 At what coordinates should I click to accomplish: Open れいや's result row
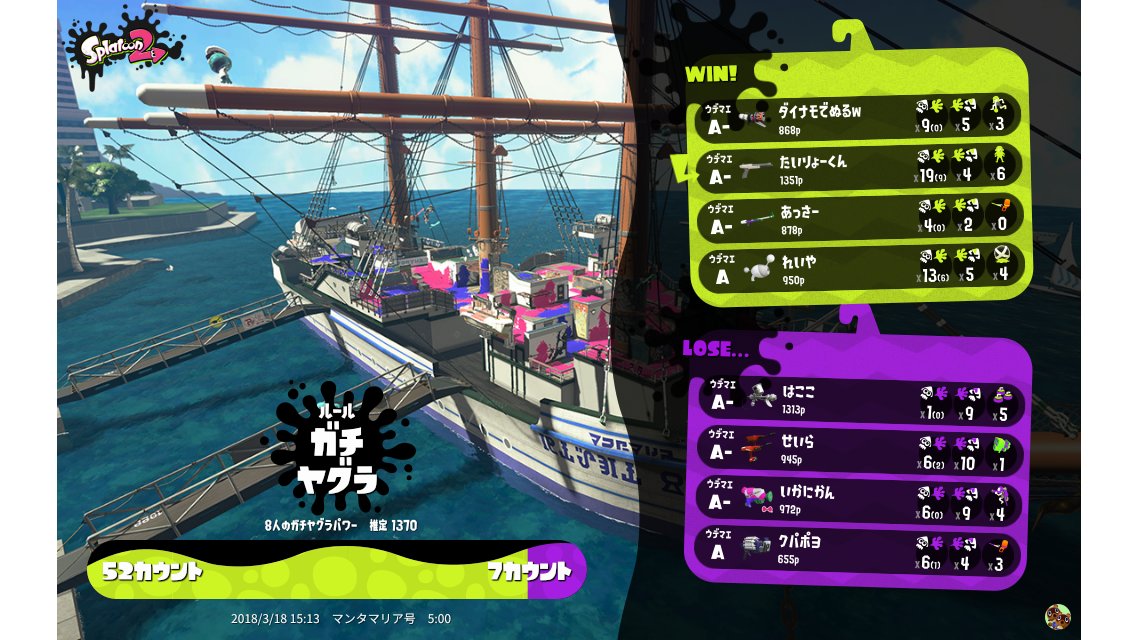858,268
